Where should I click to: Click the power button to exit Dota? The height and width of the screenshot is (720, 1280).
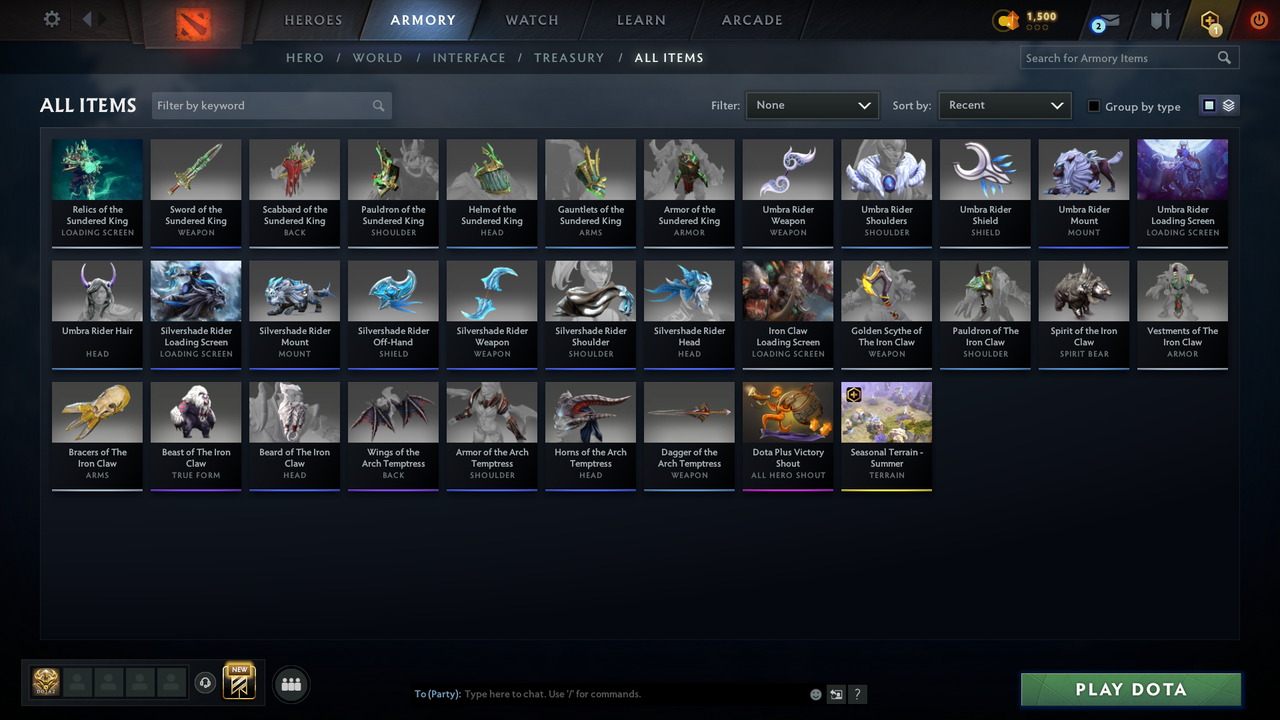point(1258,19)
